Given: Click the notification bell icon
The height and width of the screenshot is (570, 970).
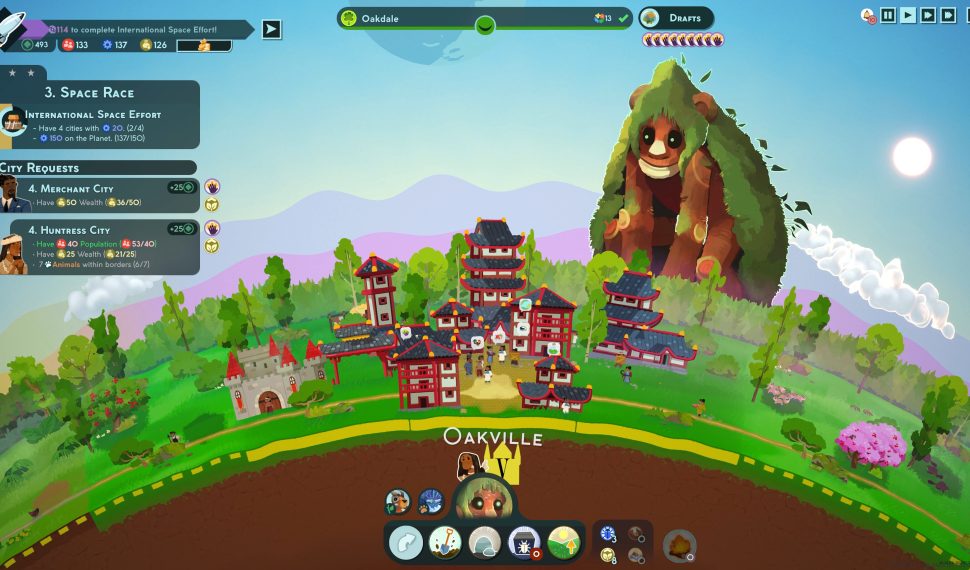Looking at the screenshot, I should (x=867, y=15).
